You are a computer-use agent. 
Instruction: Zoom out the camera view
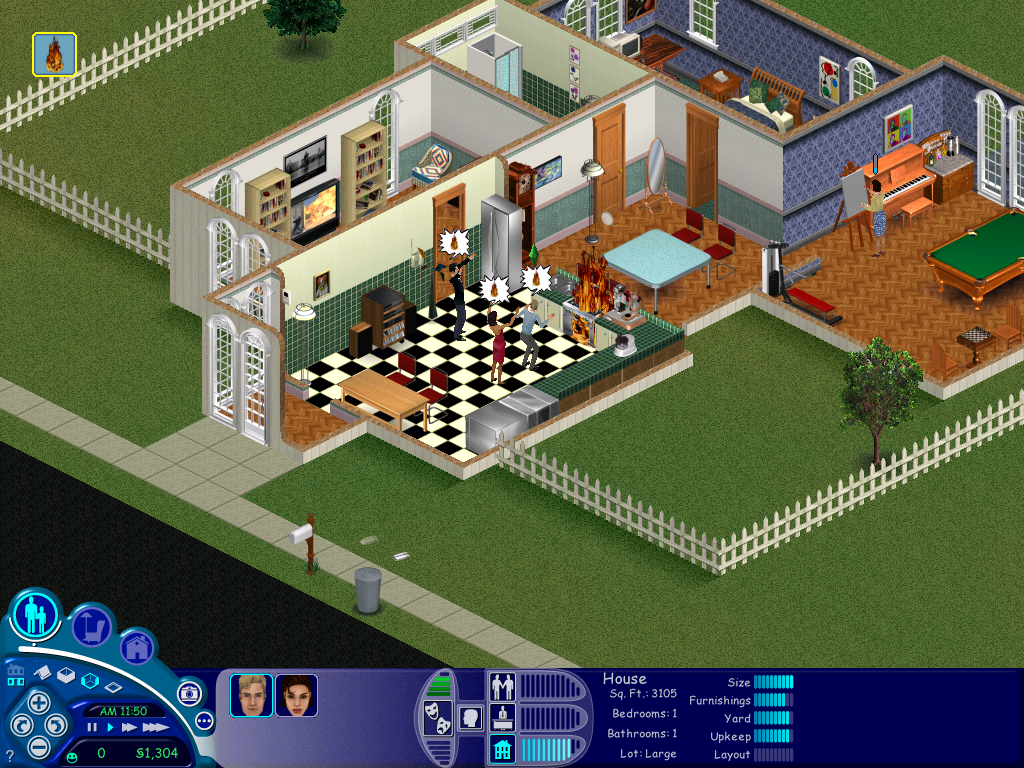38,746
